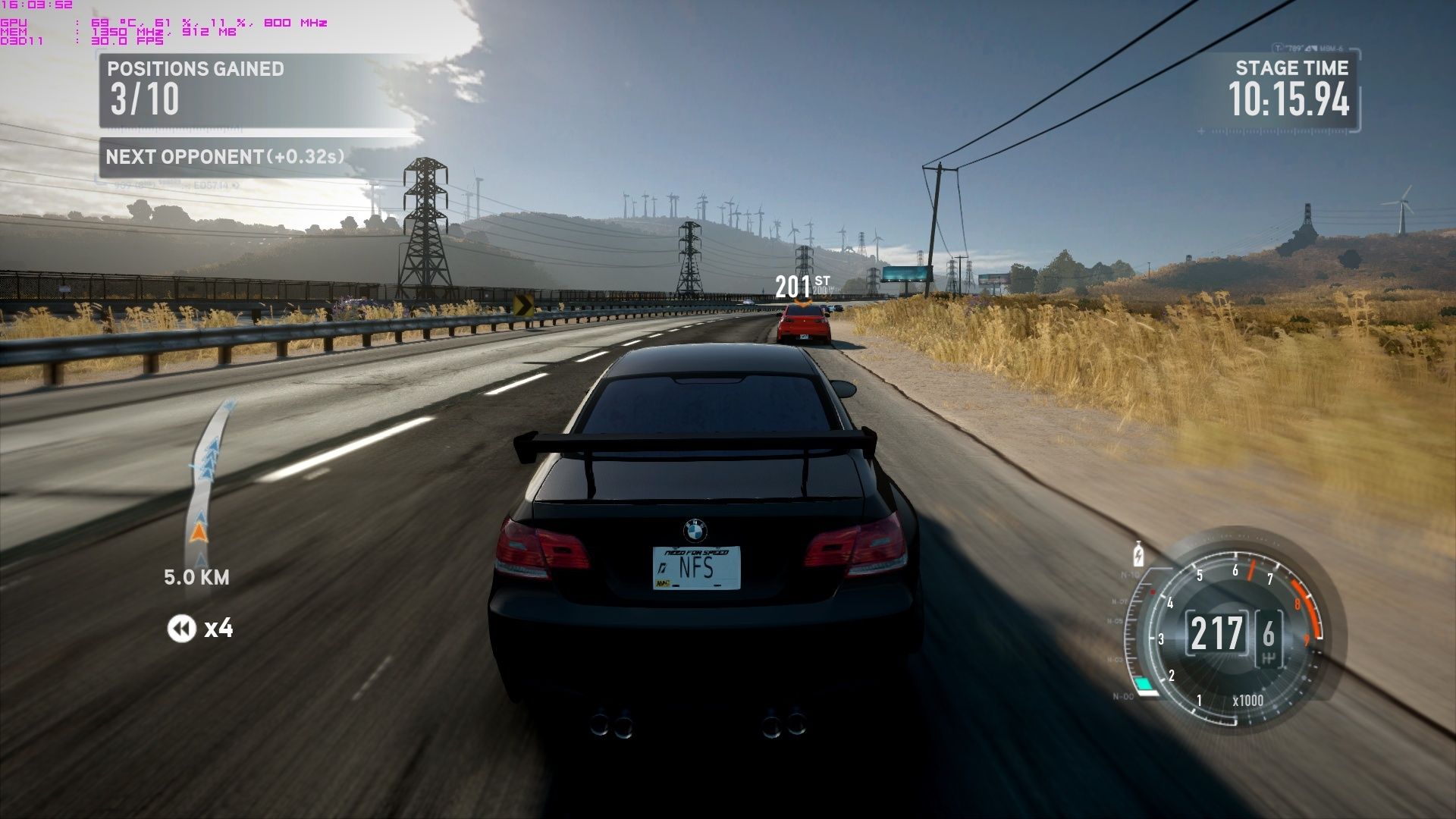The height and width of the screenshot is (819, 1456).
Task: Select the rewind icon beside x4
Action: click(181, 629)
